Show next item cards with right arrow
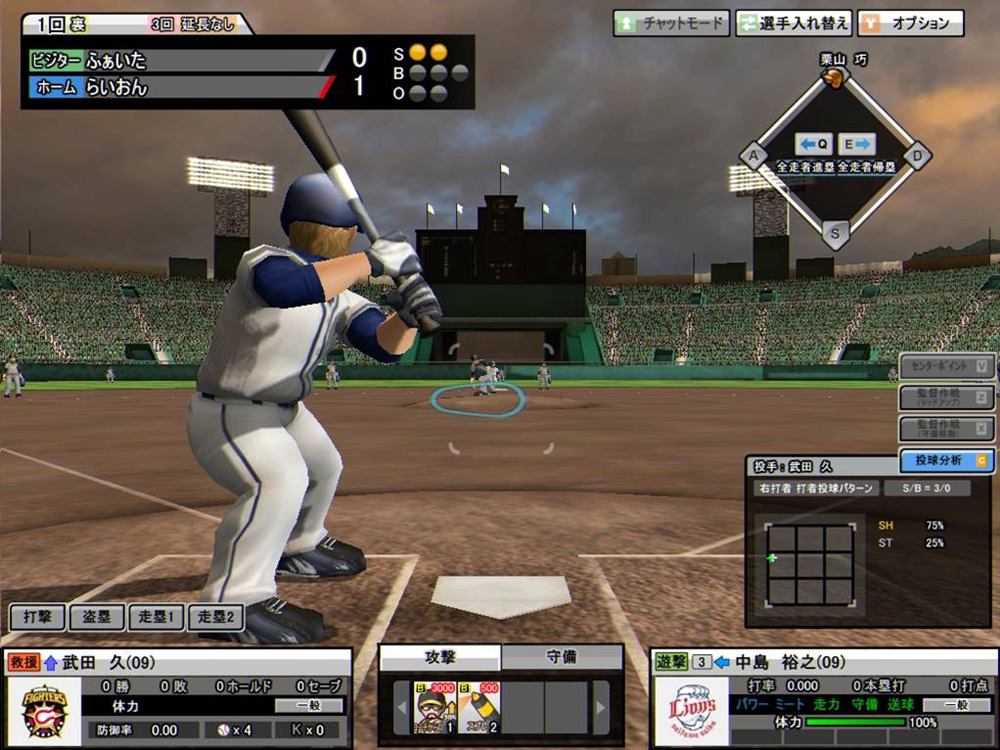 [x=601, y=708]
